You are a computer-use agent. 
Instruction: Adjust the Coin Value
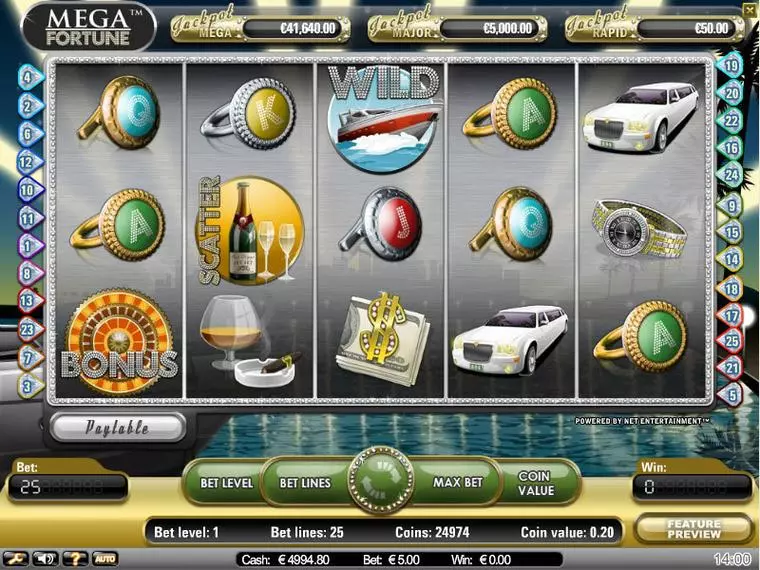point(535,483)
